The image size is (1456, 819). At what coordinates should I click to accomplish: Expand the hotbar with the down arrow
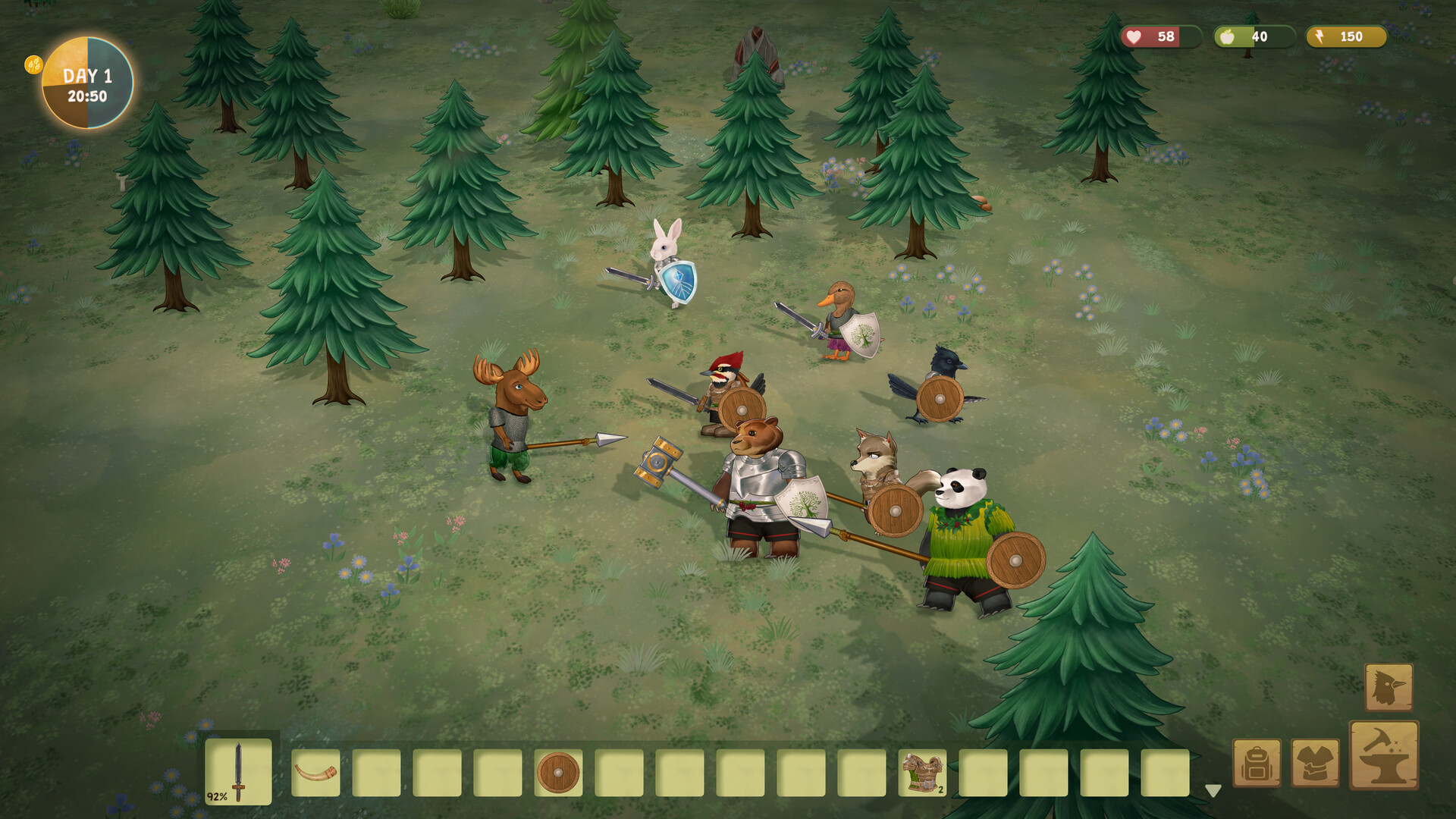click(1213, 791)
